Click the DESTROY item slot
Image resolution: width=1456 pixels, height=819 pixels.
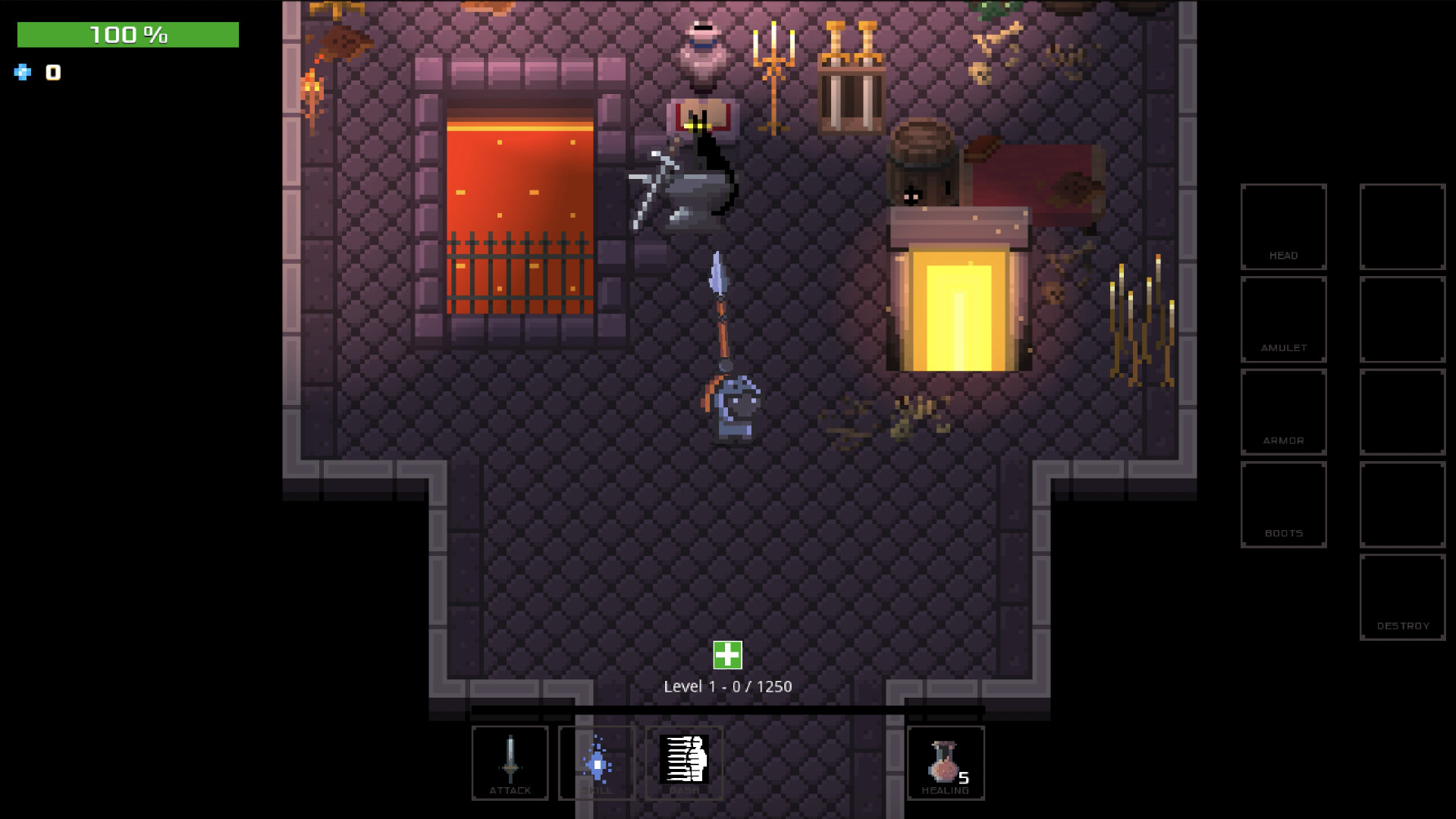[1402, 598]
